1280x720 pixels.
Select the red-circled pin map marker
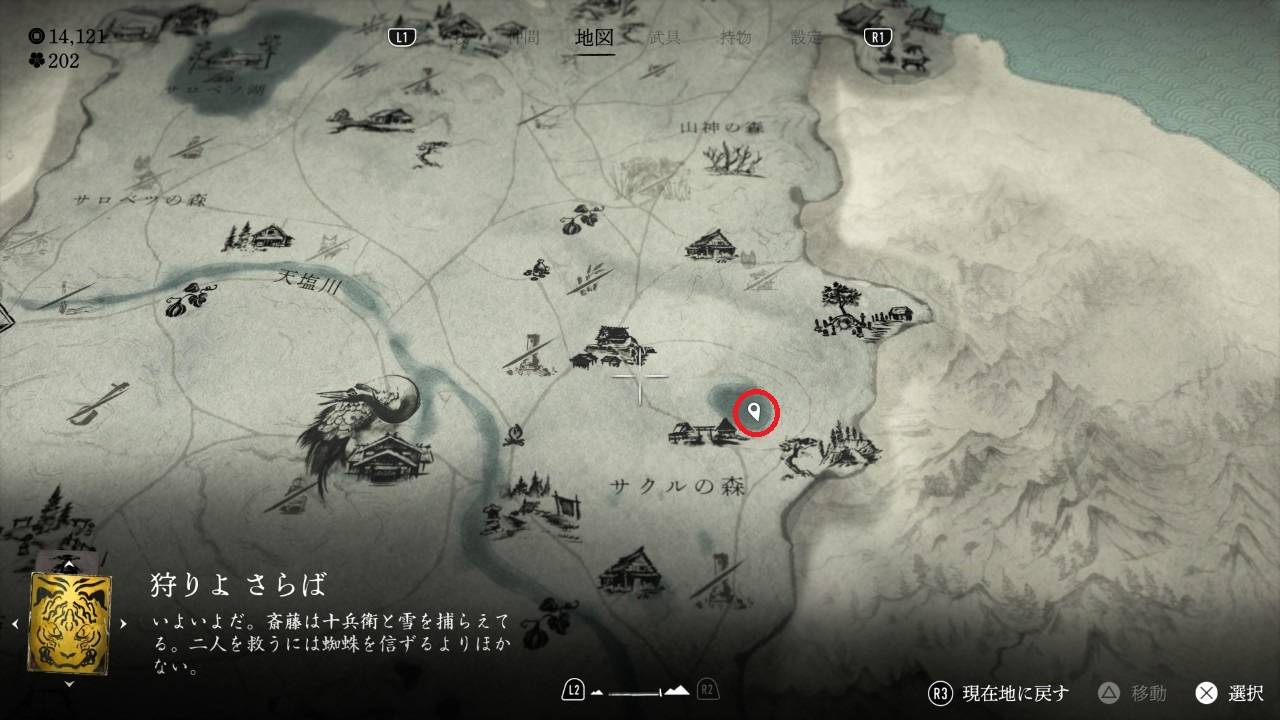755,412
